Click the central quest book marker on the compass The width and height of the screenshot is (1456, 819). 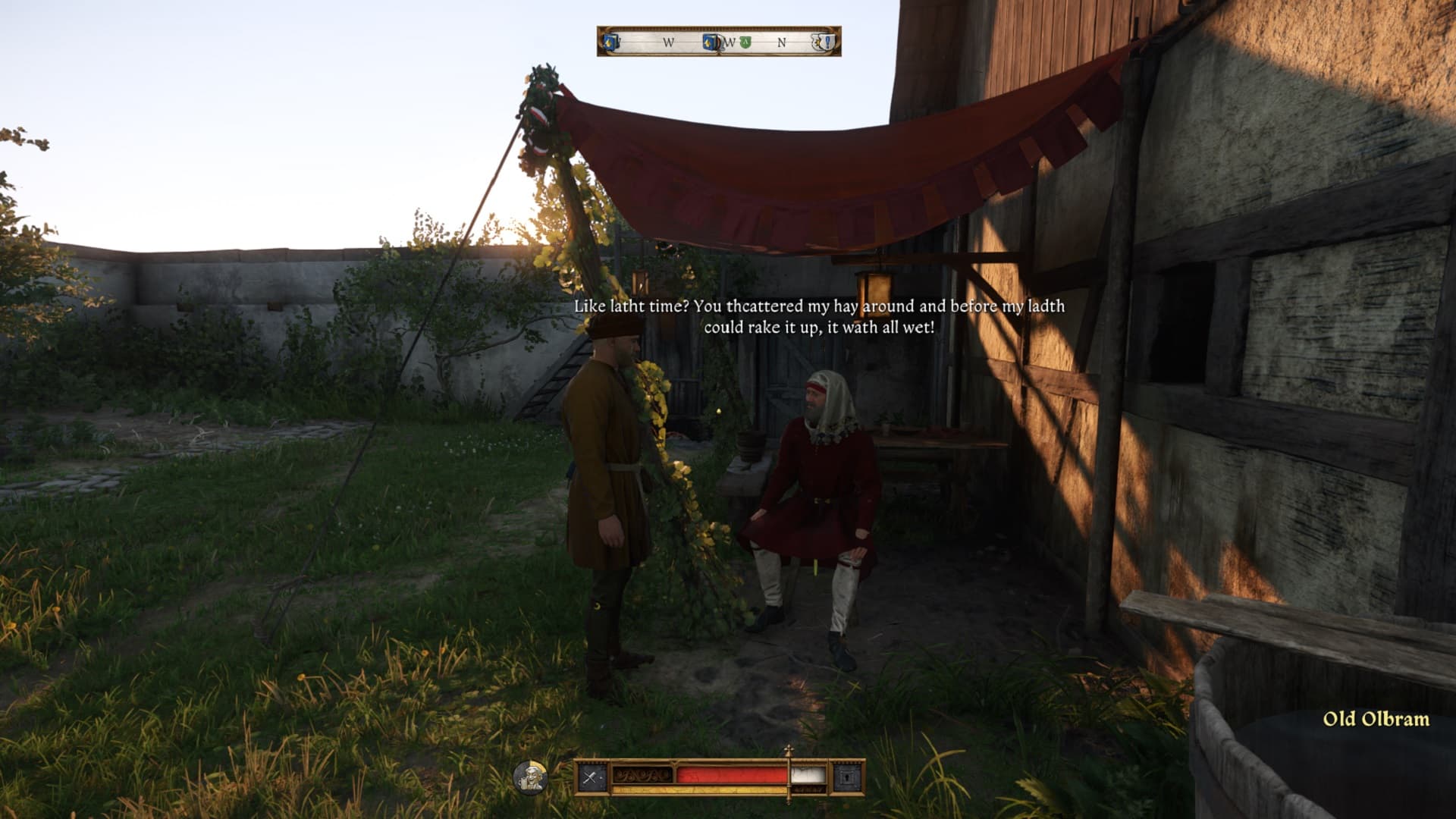point(708,42)
